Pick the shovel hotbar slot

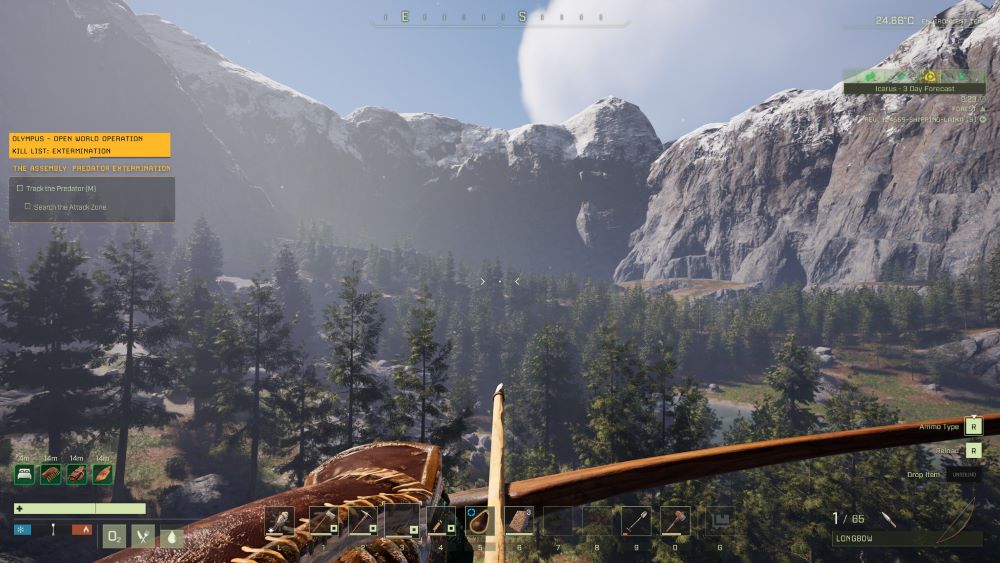pos(636,521)
